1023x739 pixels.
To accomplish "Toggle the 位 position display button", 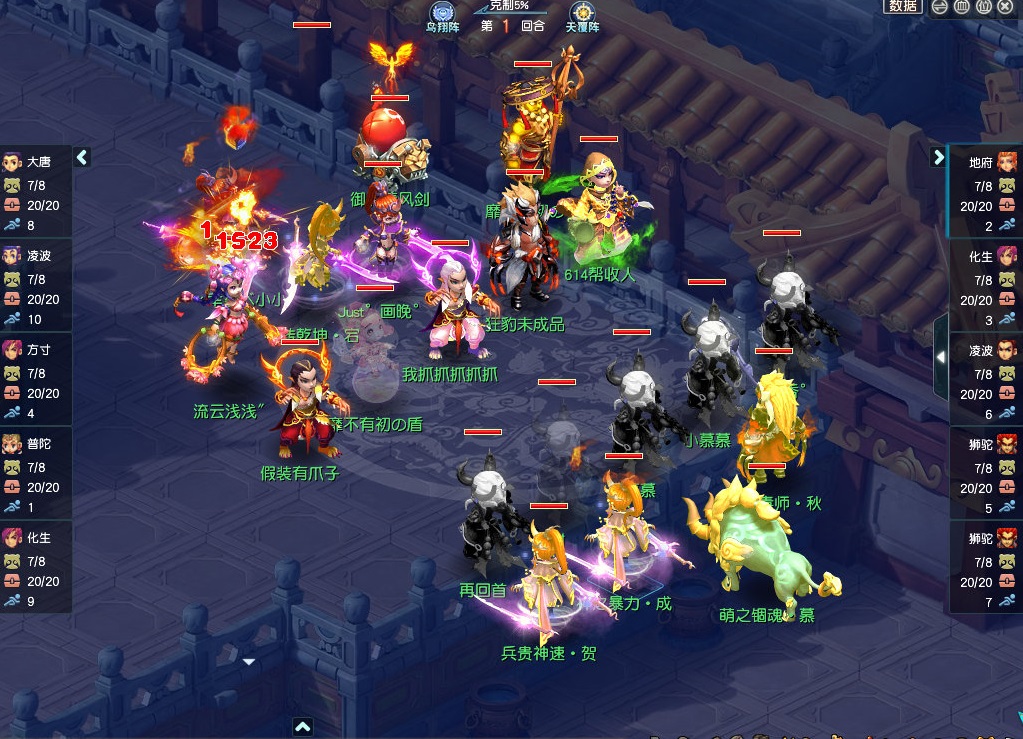I will 983,7.
